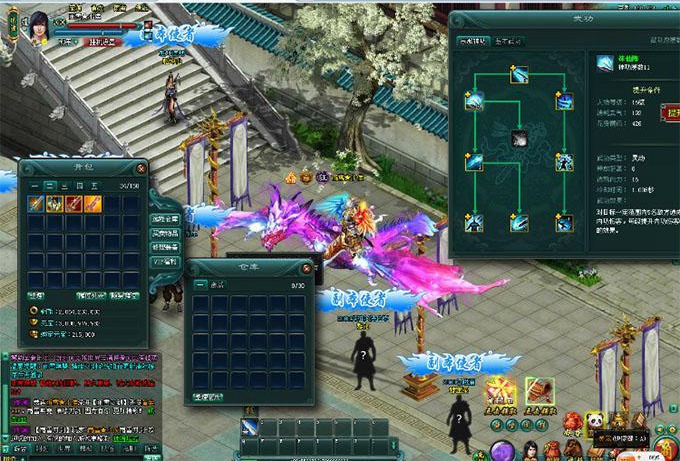
Task: Activate the first hotbar sword skill
Action: 250,428
